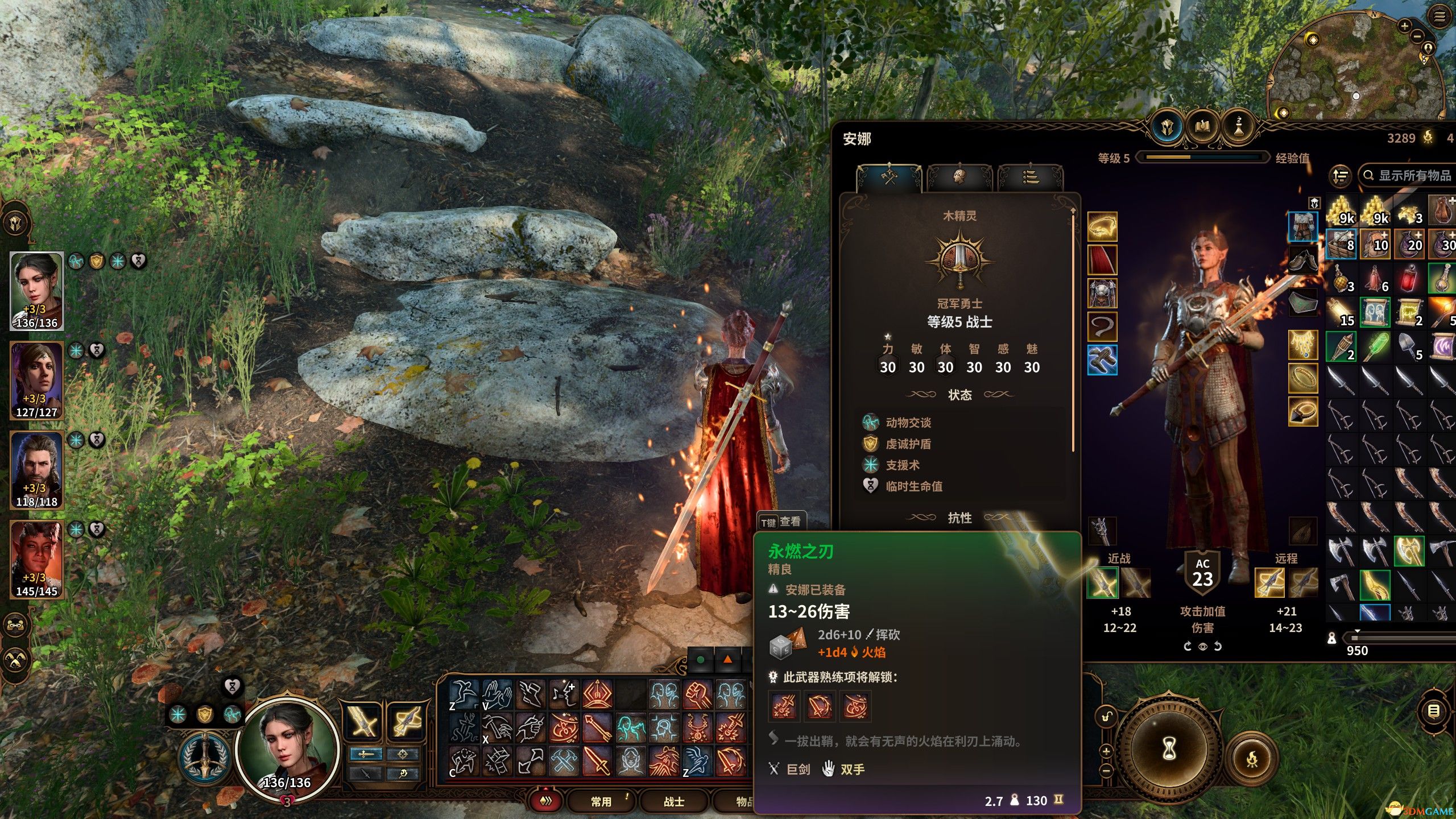Screen dimensions: 1456x819
Task: Select the highlighted boots equipment slot
Action: pos(1102,360)
